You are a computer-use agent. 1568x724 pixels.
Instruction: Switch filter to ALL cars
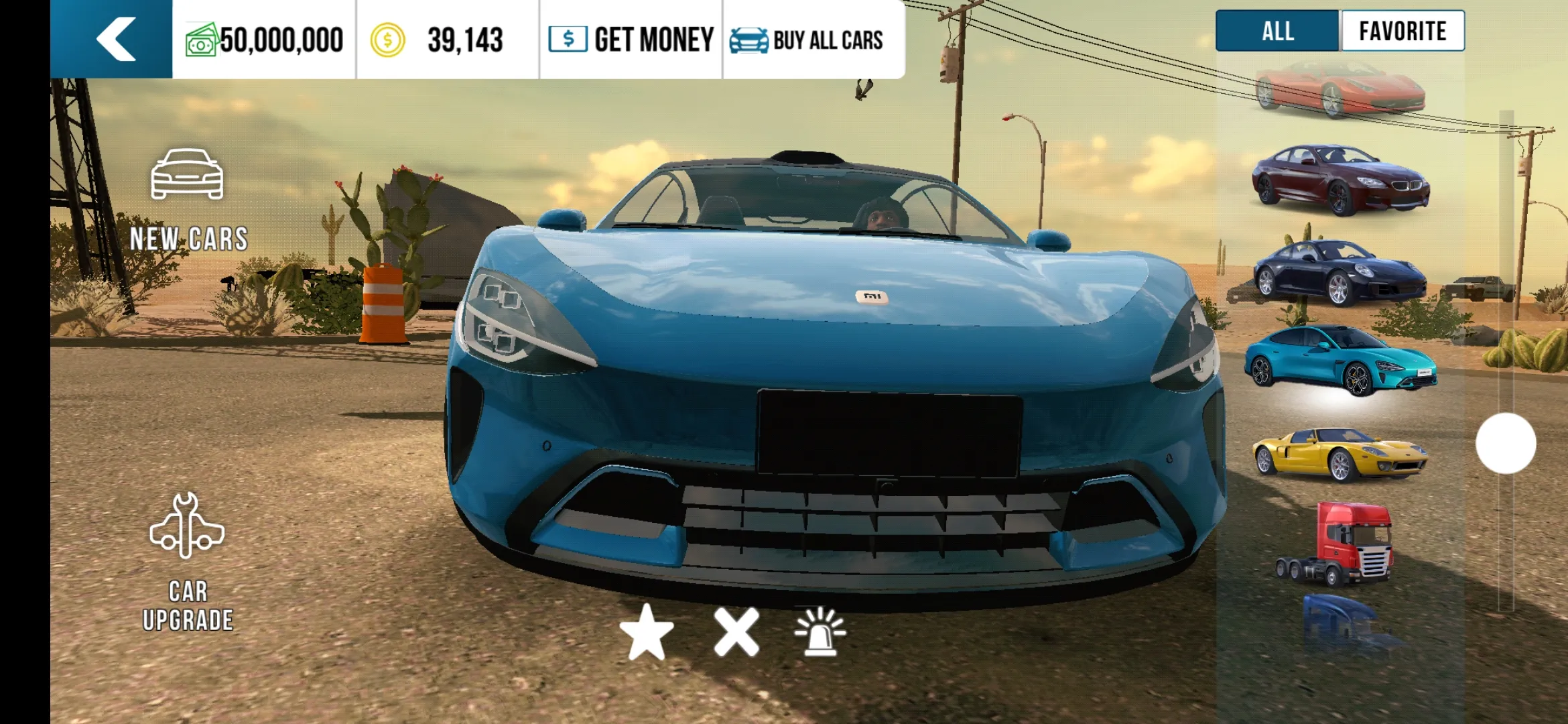coord(1277,31)
